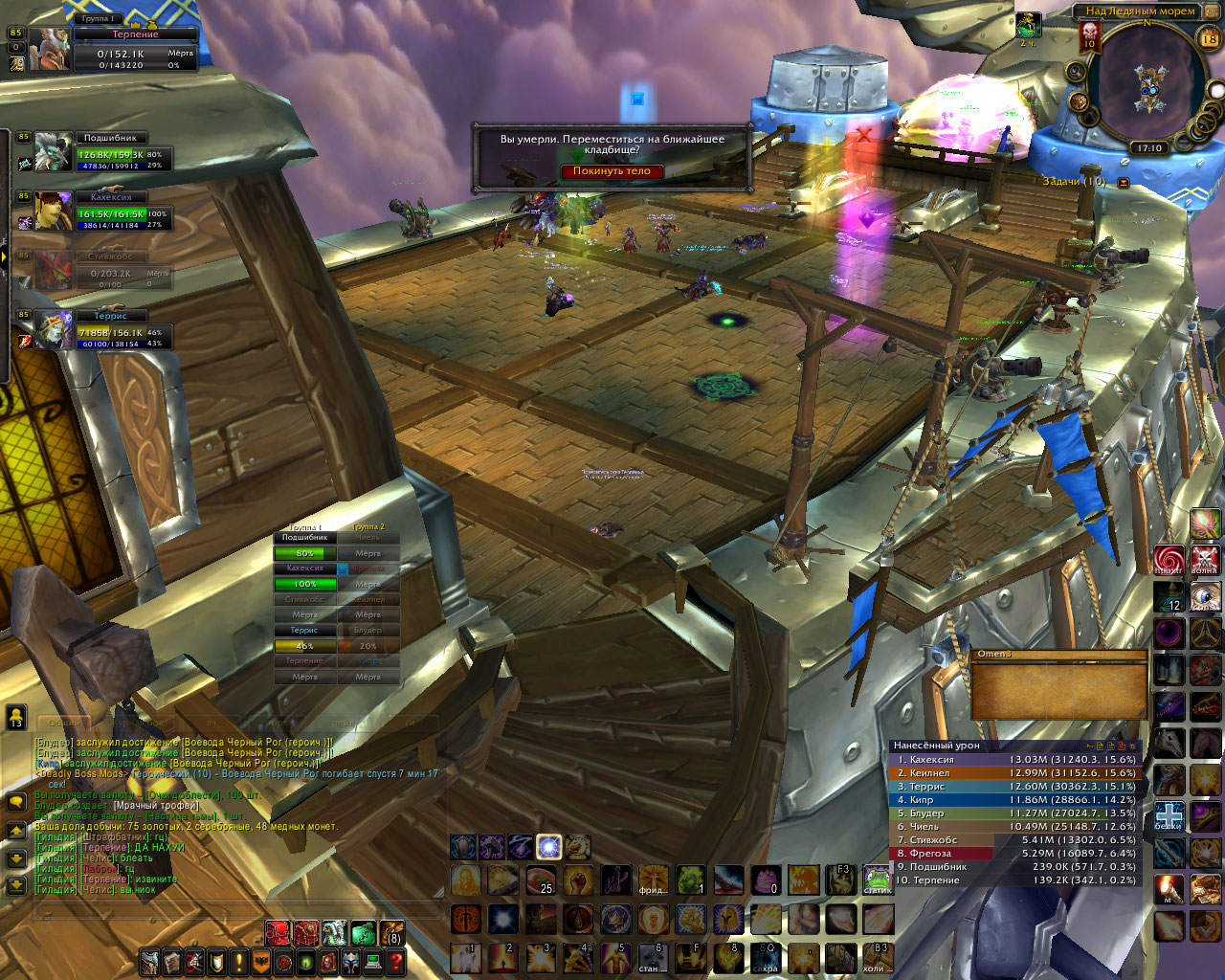Open the help menu red question mark
Screen dimensions: 1225x980
click(394, 961)
